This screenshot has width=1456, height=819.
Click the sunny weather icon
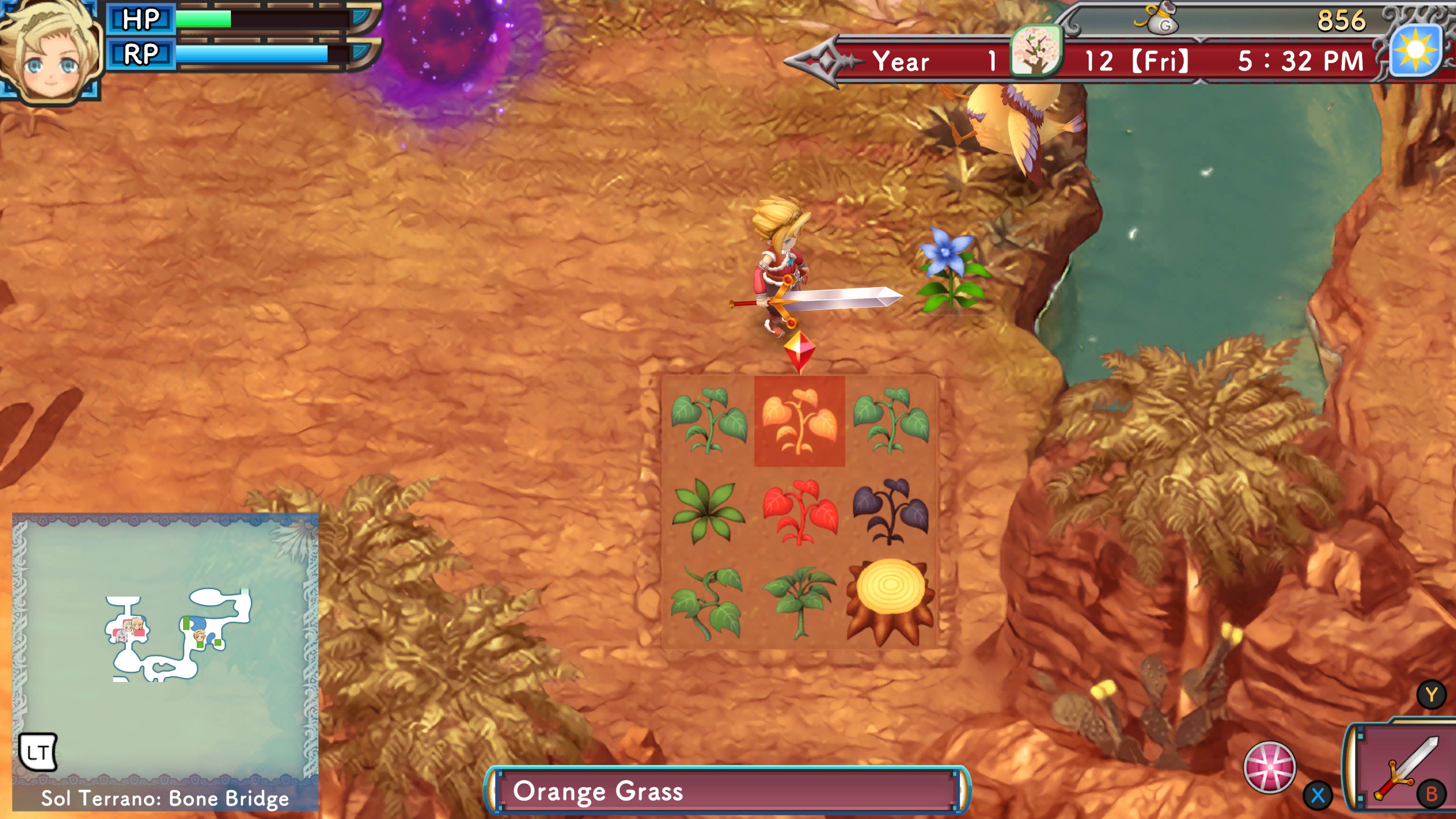[1416, 51]
